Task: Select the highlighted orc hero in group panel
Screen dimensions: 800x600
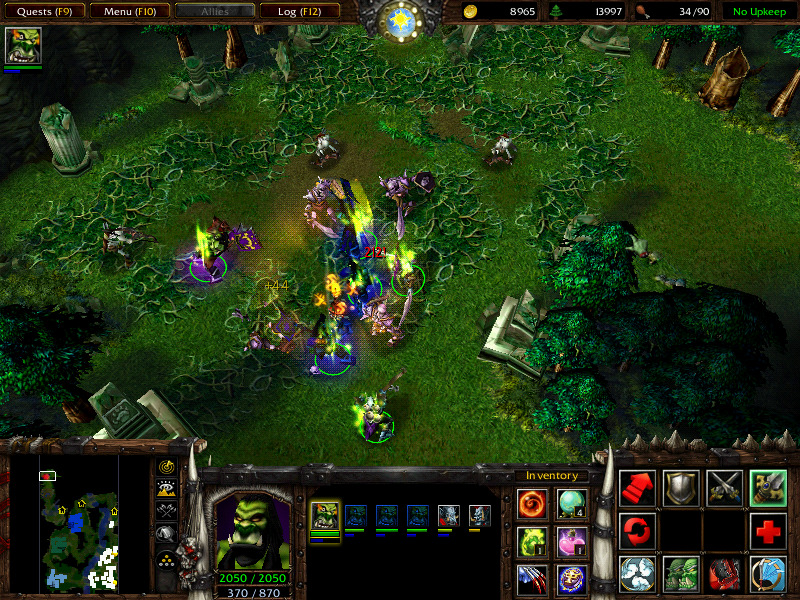Action: (x=326, y=517)
